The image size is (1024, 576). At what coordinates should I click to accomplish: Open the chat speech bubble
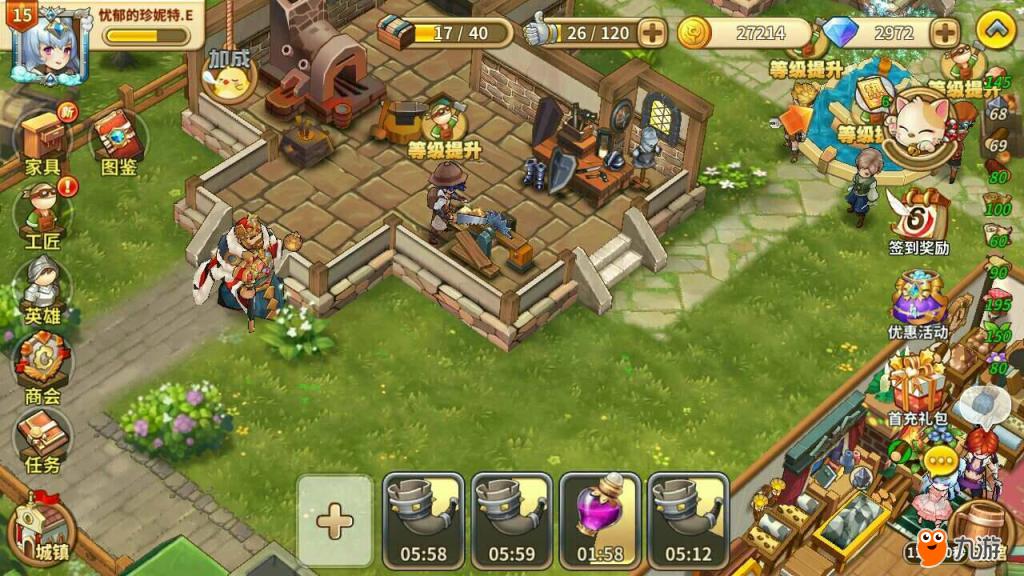click(x=942, y=460)
